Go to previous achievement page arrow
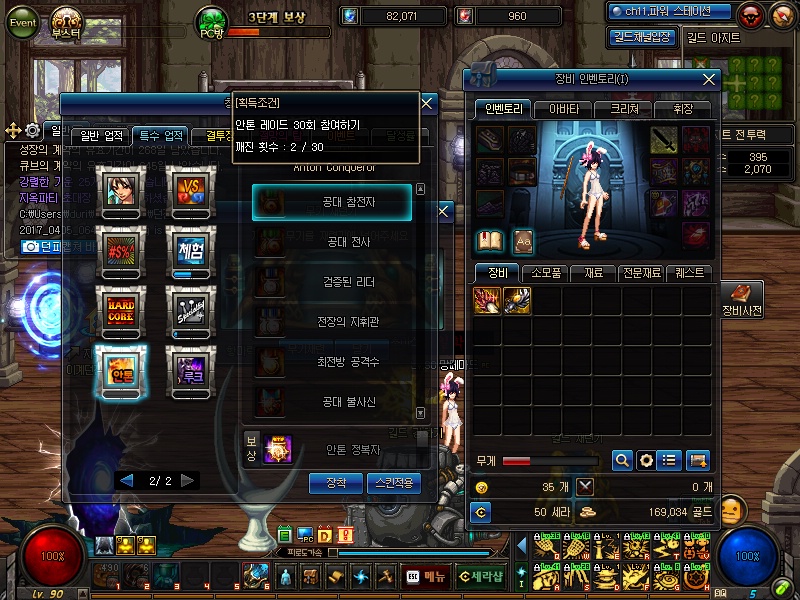This screenshot has width=800, height=600. coord(127,481)
